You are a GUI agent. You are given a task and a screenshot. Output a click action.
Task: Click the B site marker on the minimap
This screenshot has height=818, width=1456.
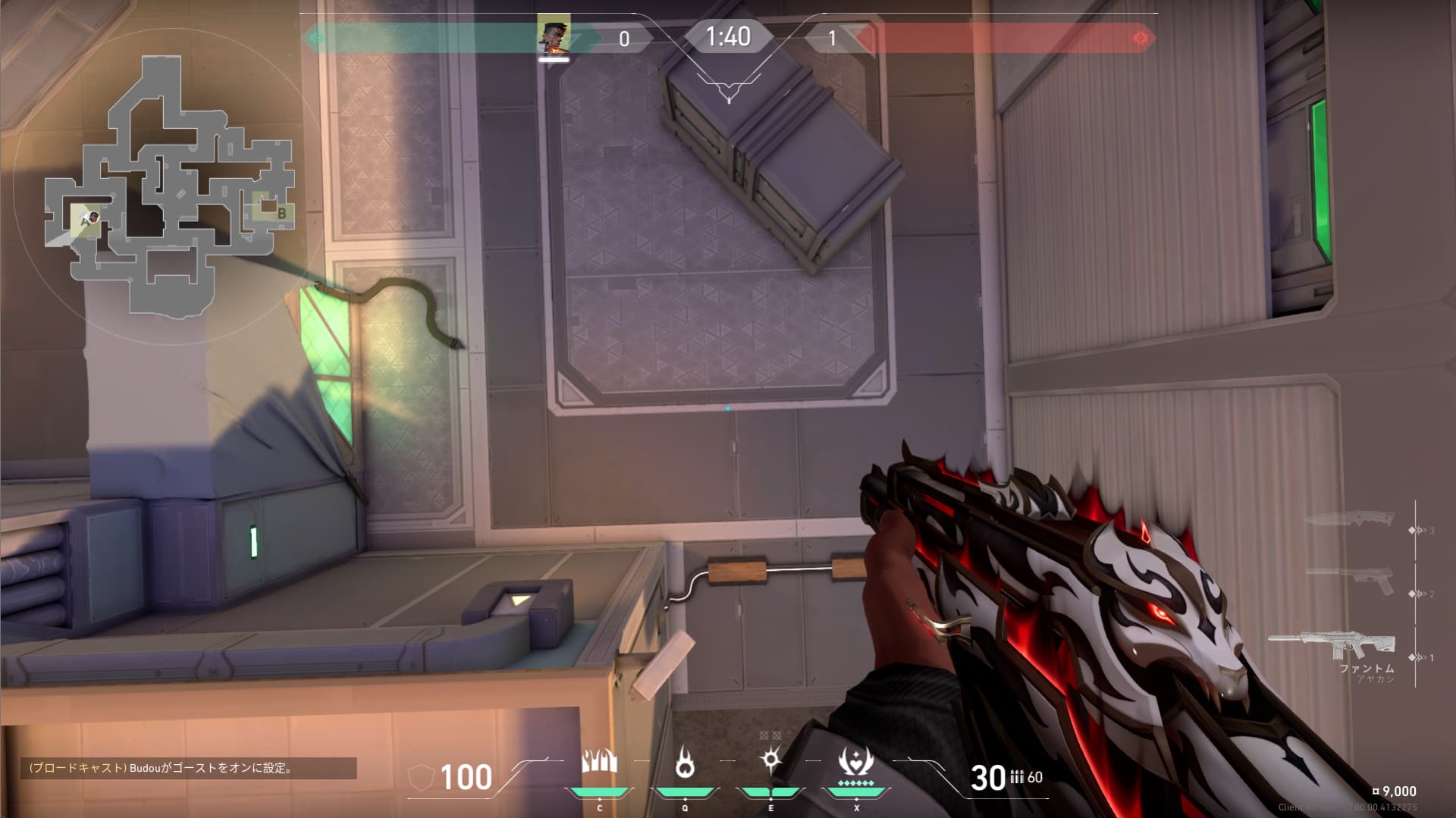click(281, 214)
